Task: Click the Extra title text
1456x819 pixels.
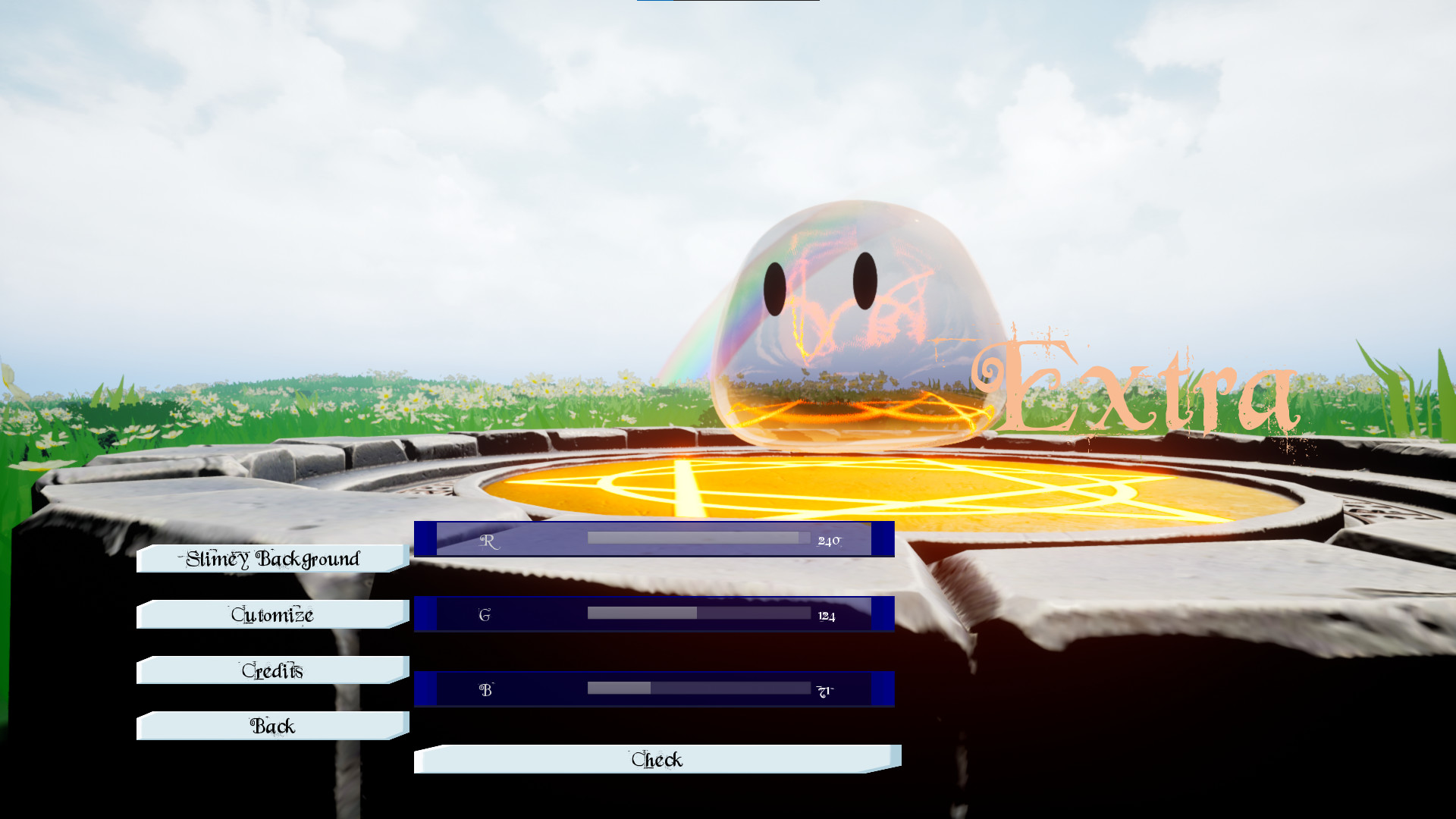Action: click(x=1137, y=387)
